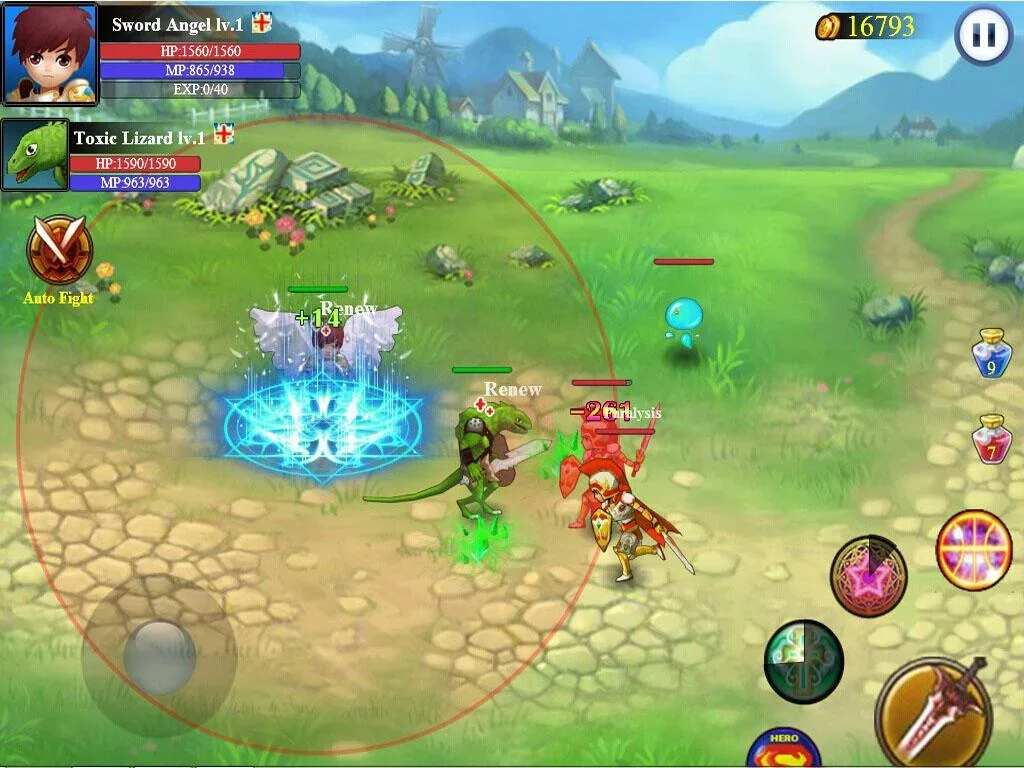This screenshot has height=768, width=1024.
Task: Trigger the green cross skill
Action: (804, 660)
